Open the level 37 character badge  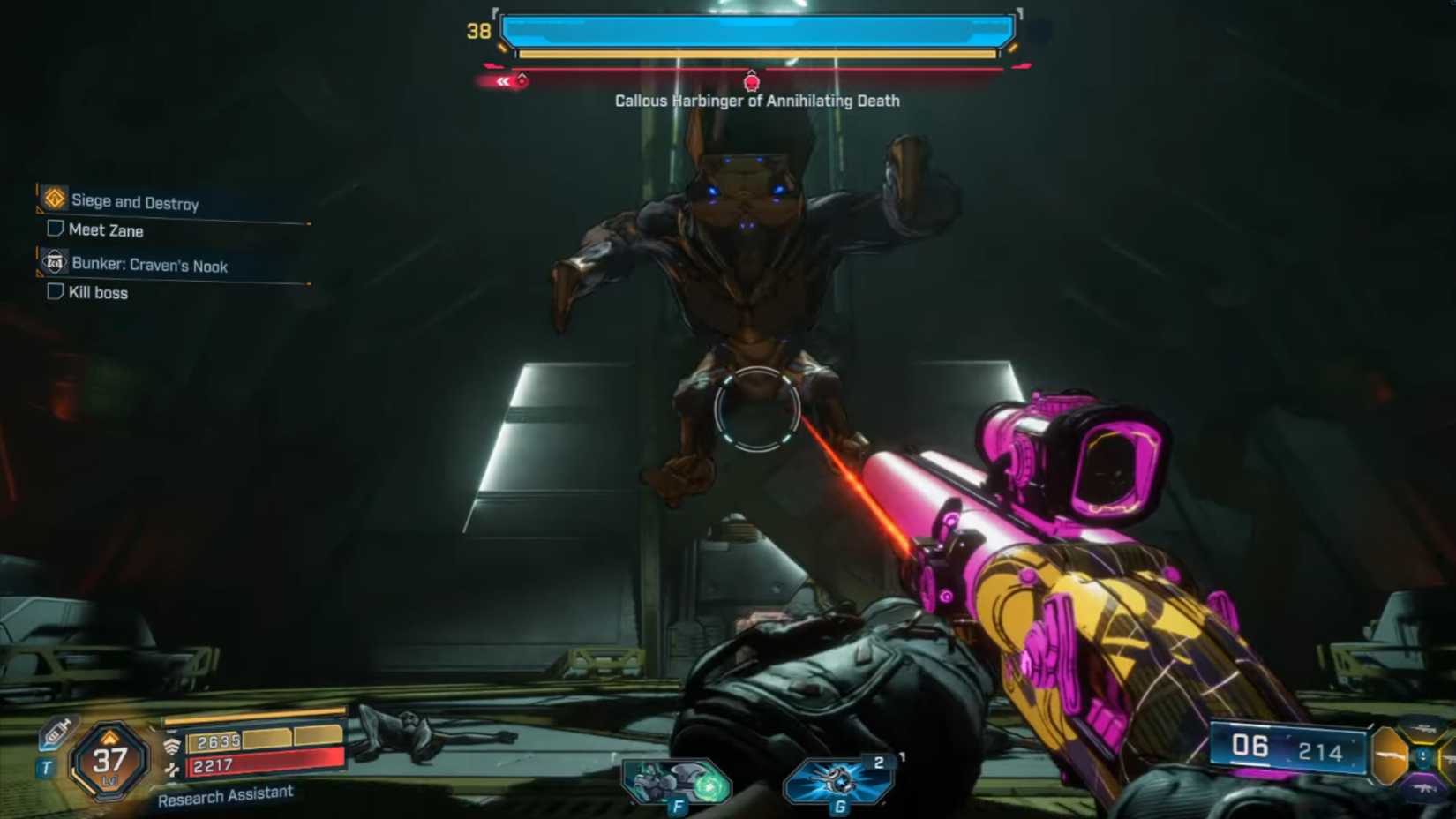pos(109,761)
